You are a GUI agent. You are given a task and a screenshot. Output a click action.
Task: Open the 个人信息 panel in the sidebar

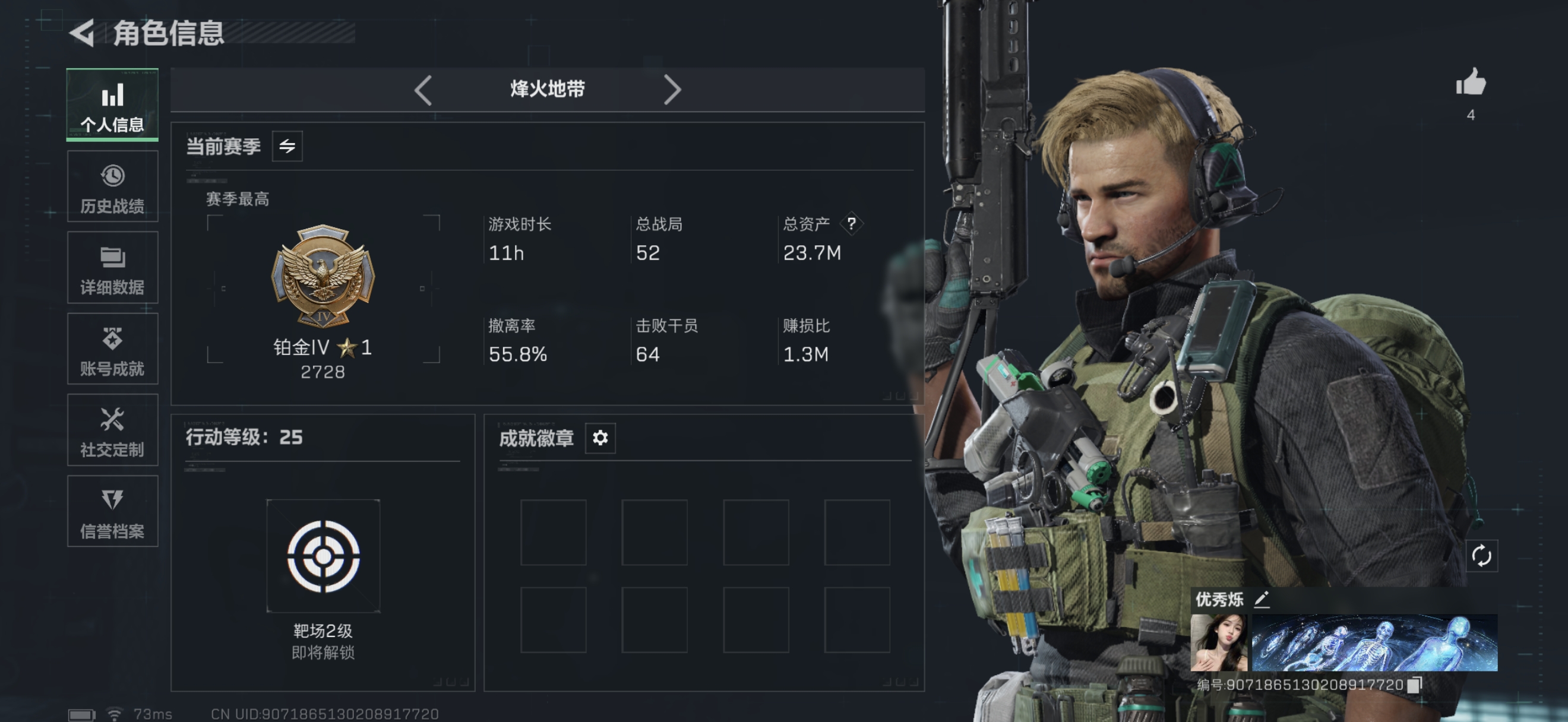[112, 105]
